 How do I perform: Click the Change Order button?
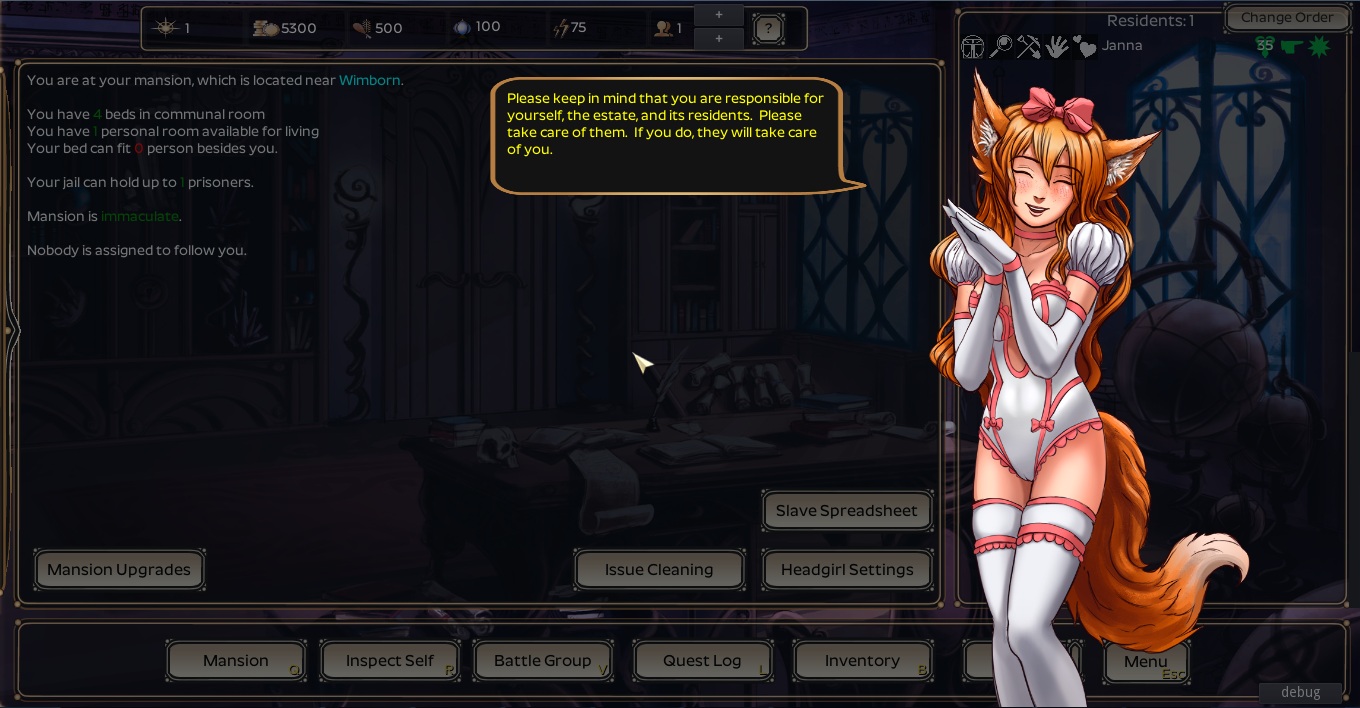click(x=1287, y=18)
